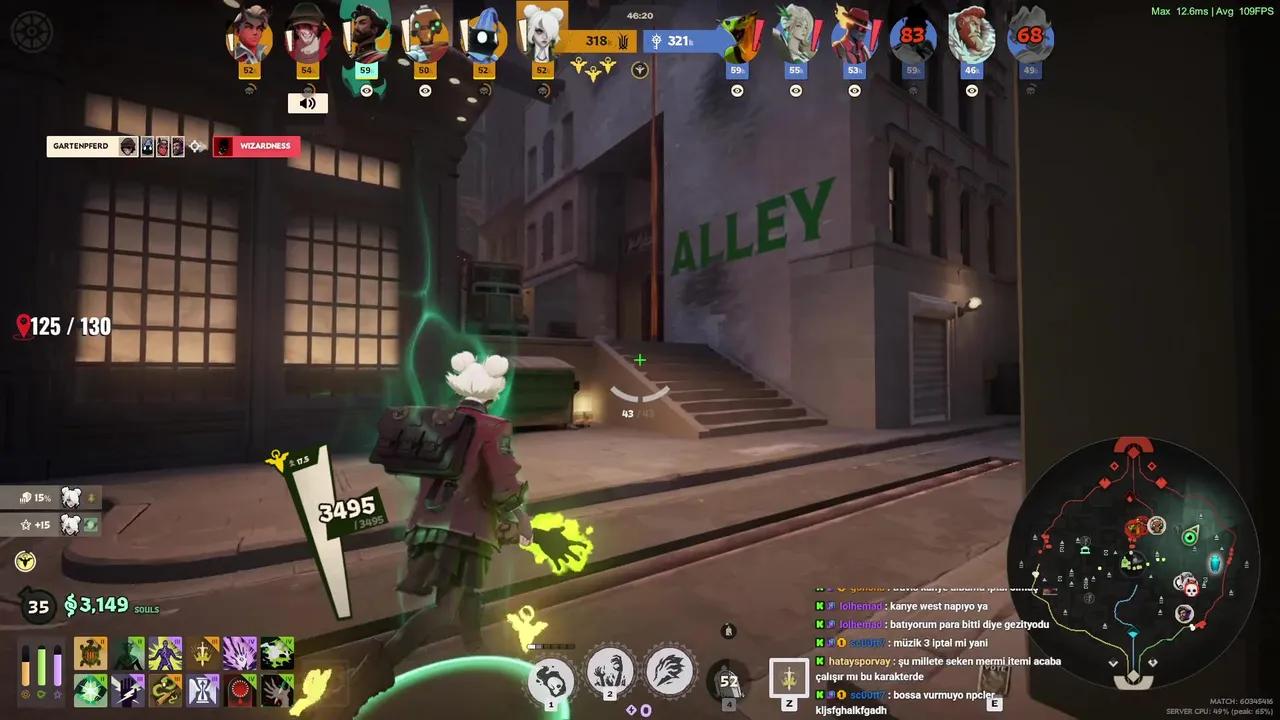Click the snake item icon in the inventory
Screen dimensions: 1280x720
click(x=165, y=689)
